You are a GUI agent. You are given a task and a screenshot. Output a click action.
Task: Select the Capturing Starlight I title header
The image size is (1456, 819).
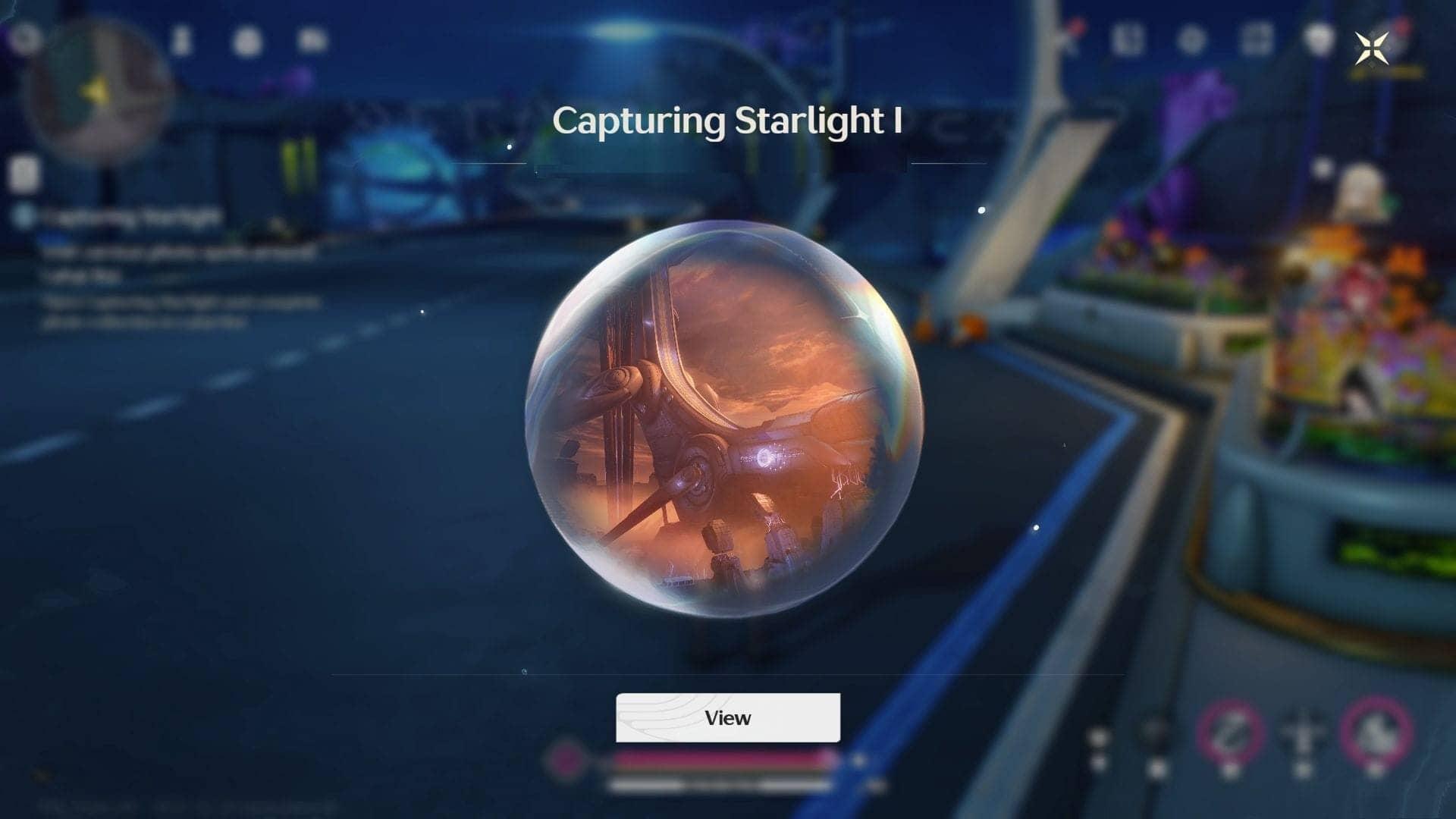(x=726, y=120)
